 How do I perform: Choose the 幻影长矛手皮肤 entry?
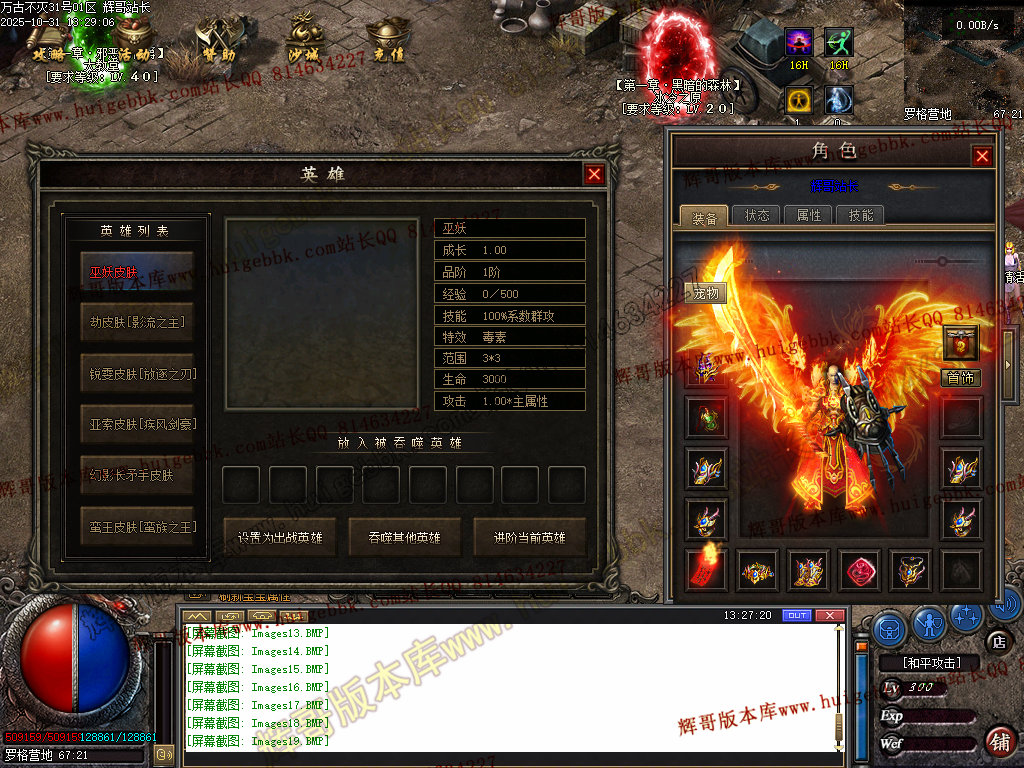coord(137,475)
